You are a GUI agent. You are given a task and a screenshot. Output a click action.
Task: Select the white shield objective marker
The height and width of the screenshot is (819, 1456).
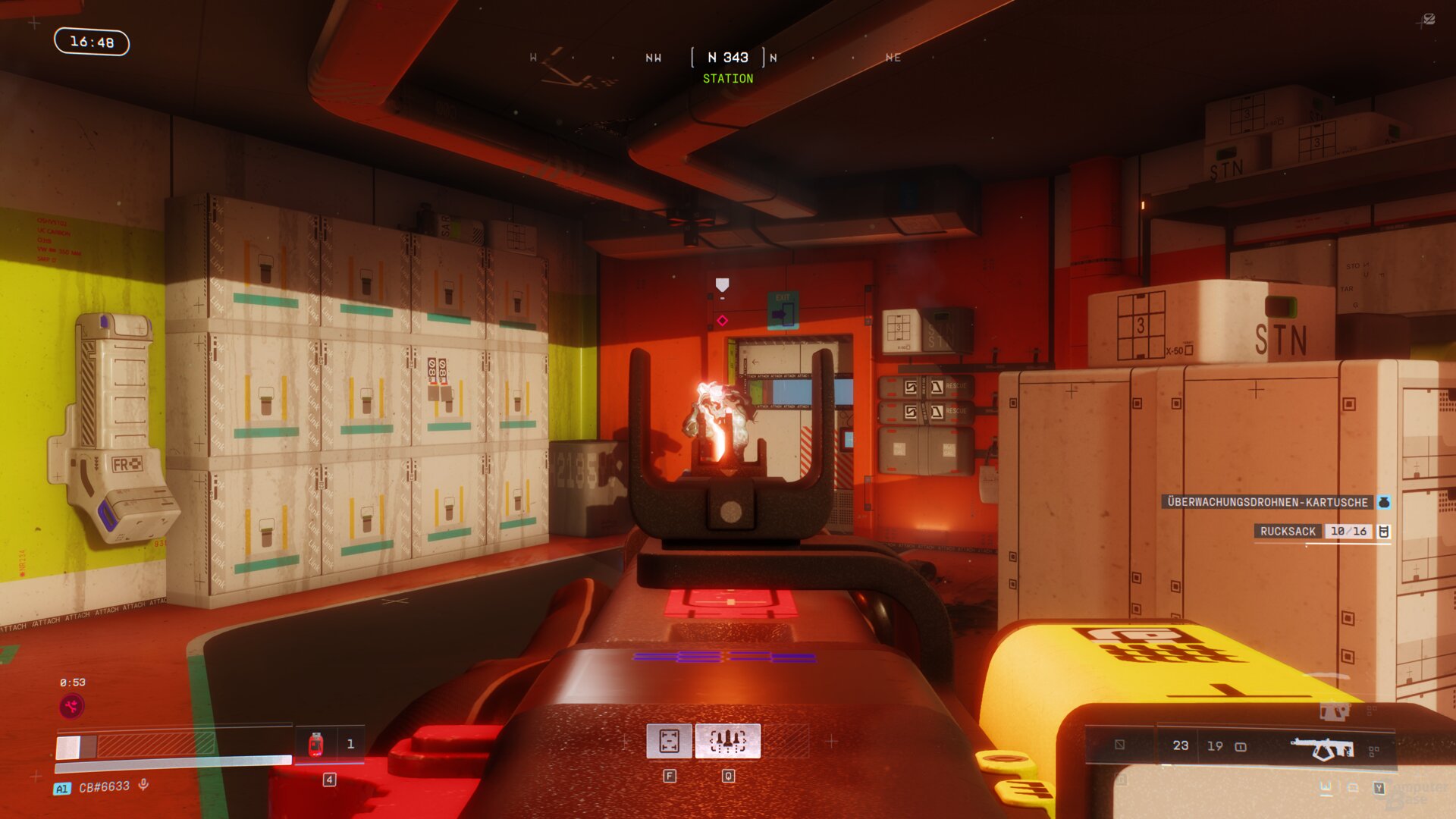pos(722,284)
